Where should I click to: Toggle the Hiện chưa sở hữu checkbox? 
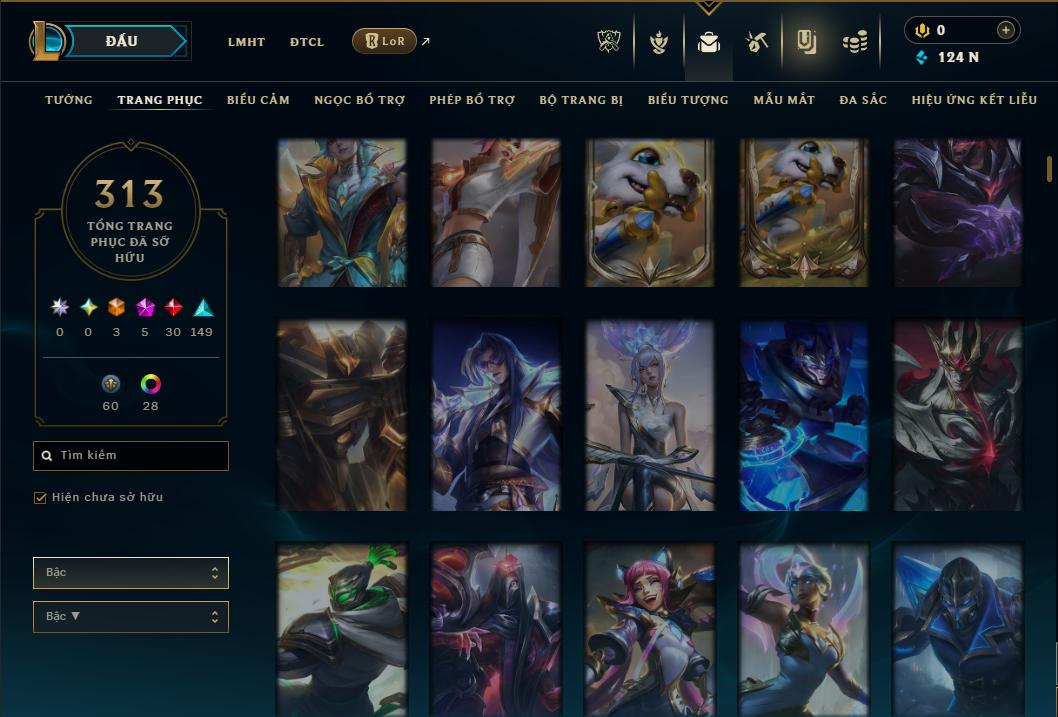coord(41,498)
